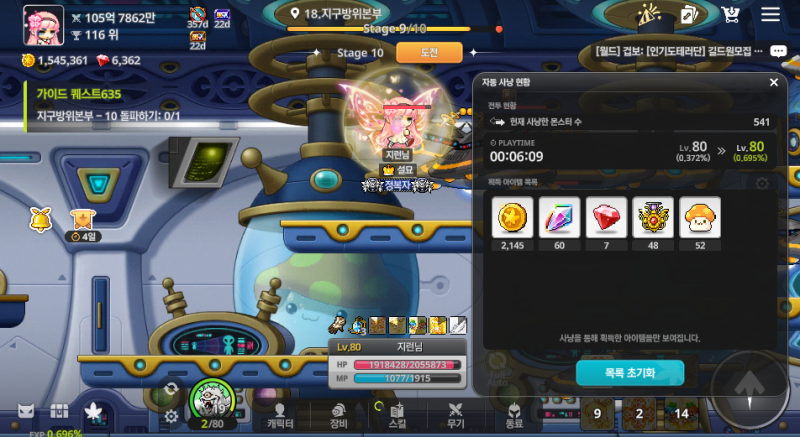Open the 무기 weapons menu

point(456,414)
